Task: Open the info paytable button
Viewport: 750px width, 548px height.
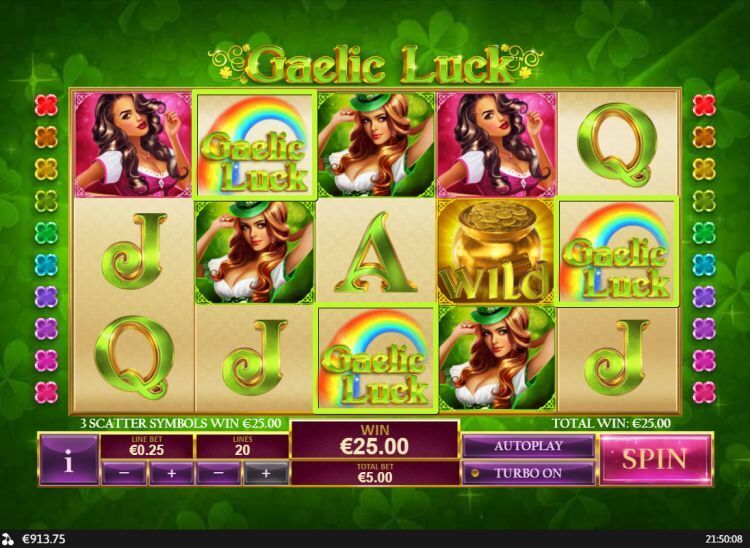Action: click(x=68, y=461)
